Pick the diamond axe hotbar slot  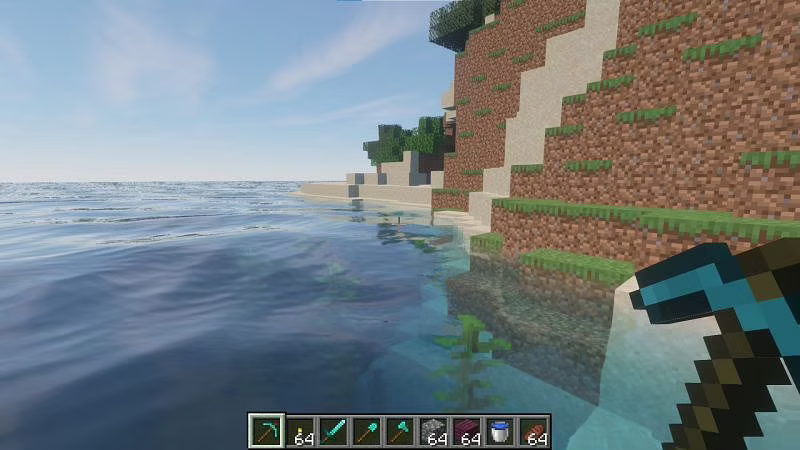click(400, 431)
